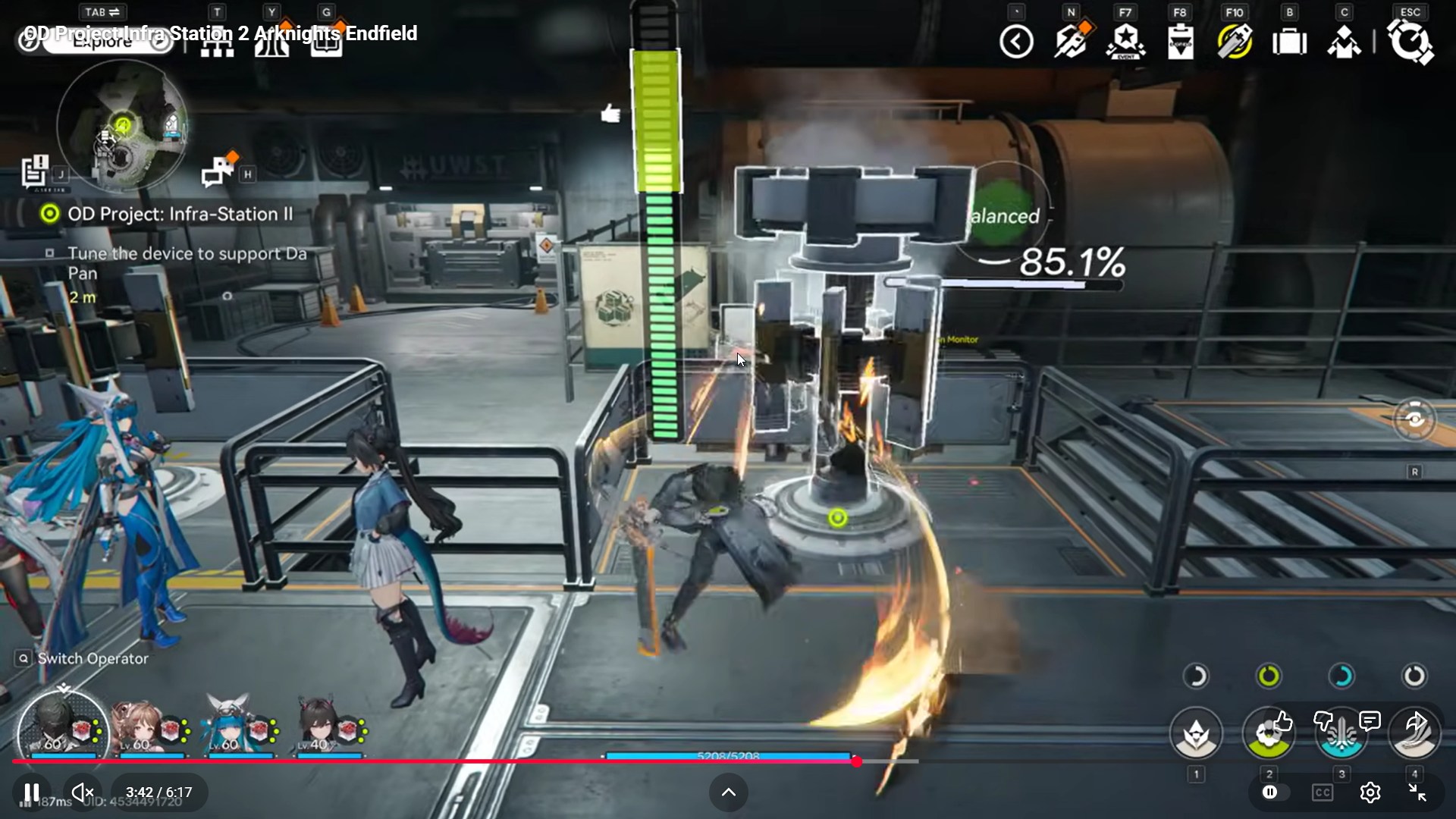Image resolution: width=1456 pixels, height=819 pixels.
Task: Toggle the Explore mode switch
Action: (x=103, y=42)
